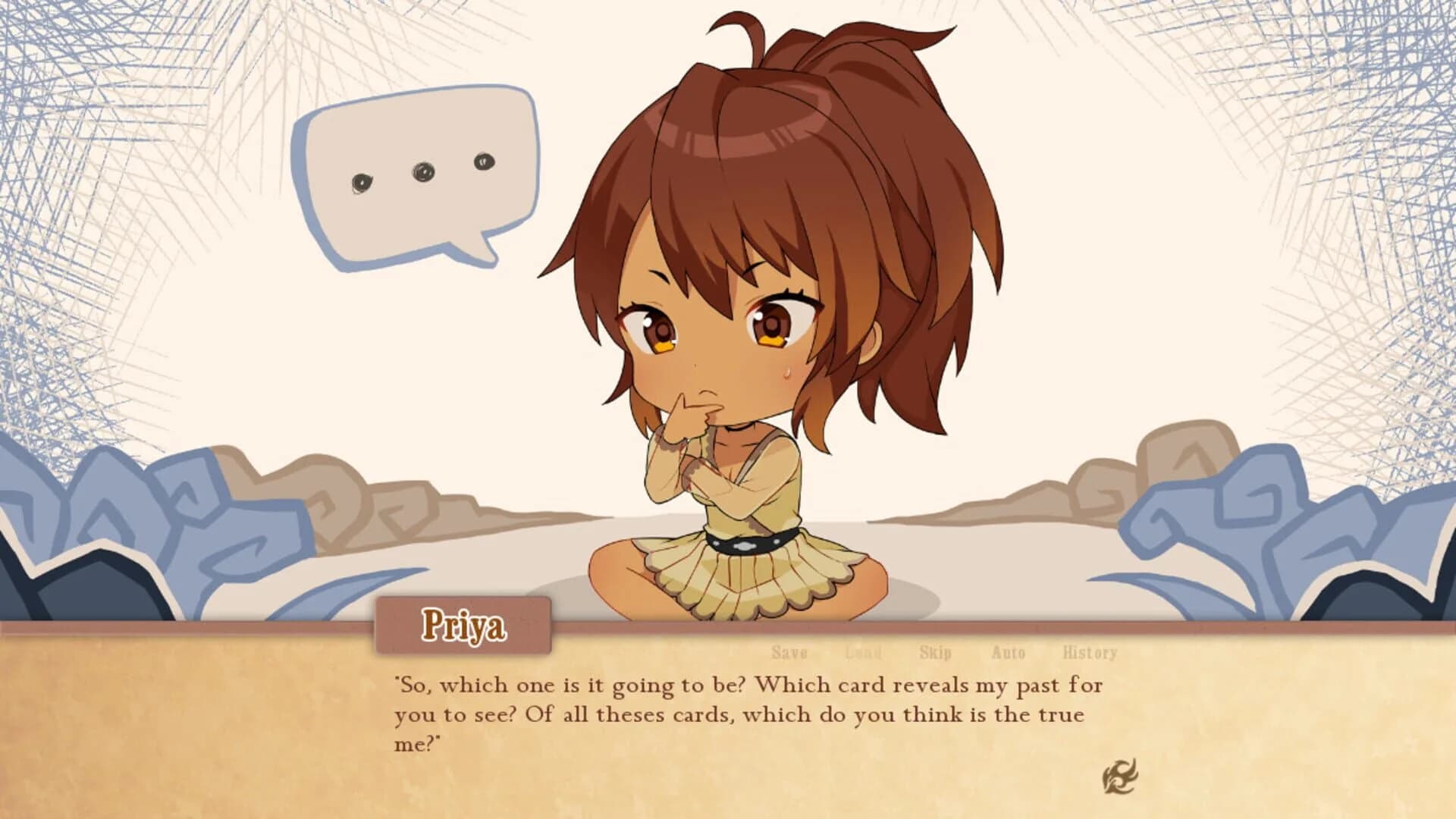Click Skip to fast-forward seen text

934,652
